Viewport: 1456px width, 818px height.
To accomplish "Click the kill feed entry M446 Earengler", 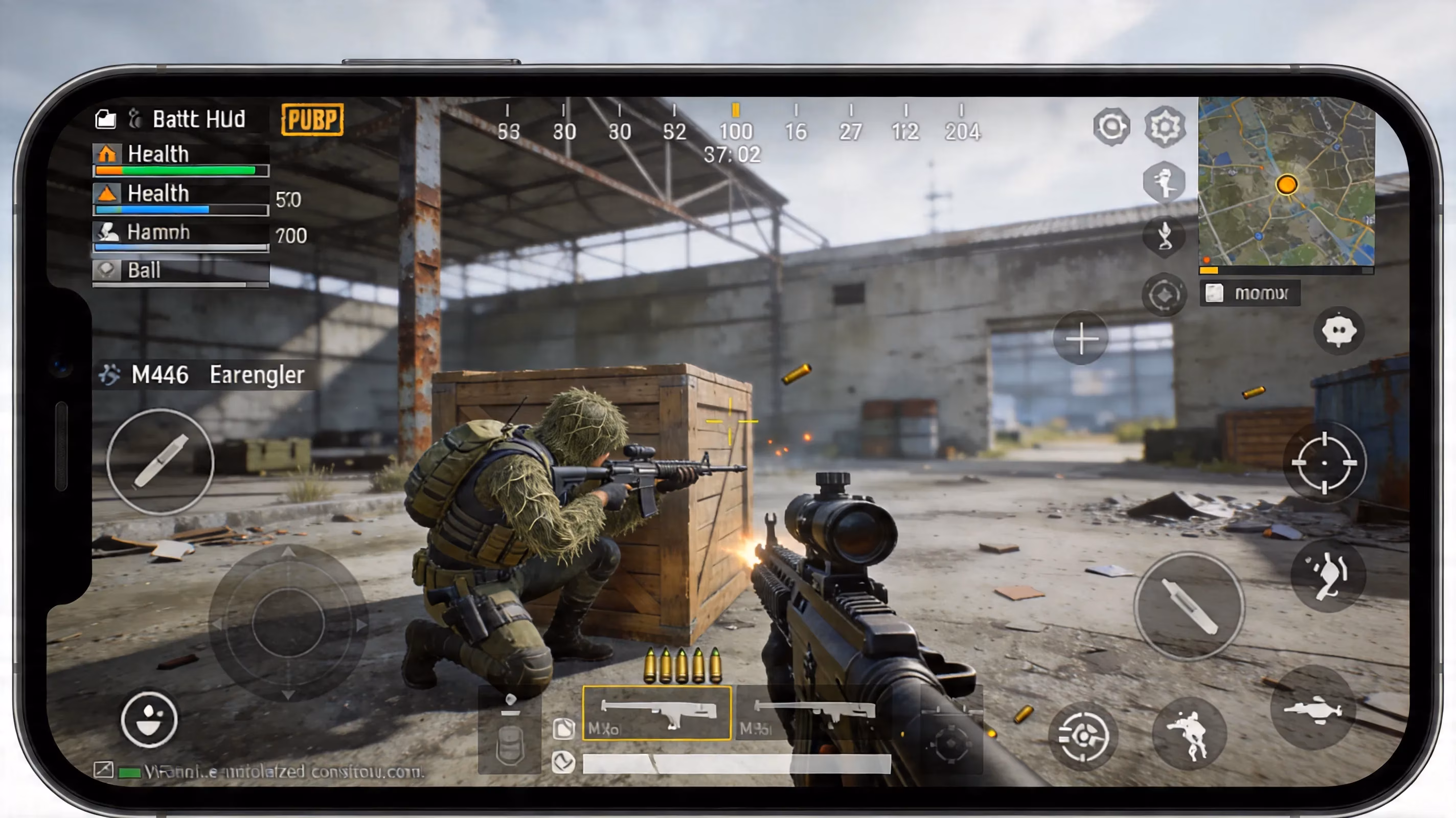I will click(200, 374).
